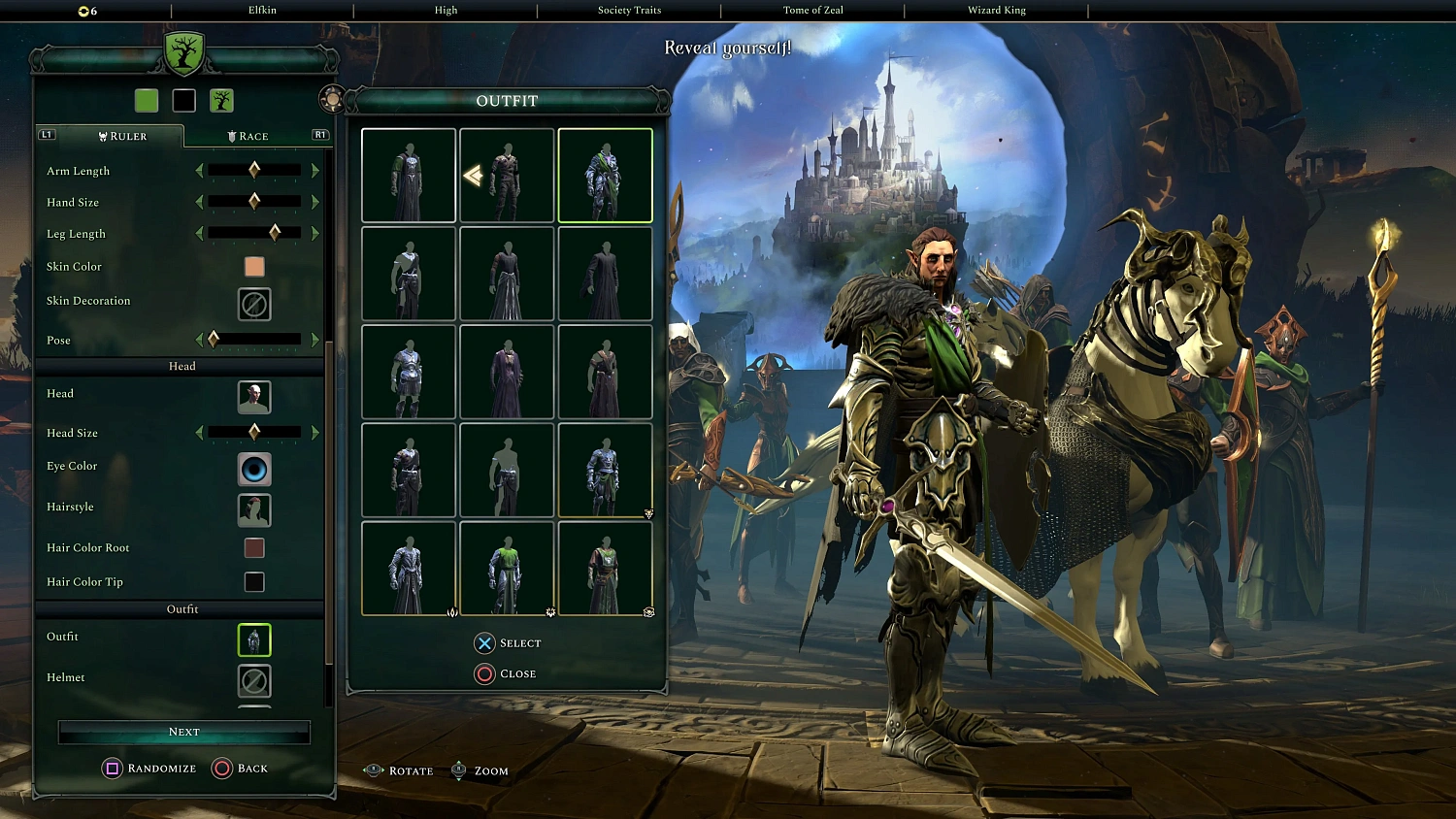1456x819 pixels.
Task: Click the coin icon in the top bar
Action: click(x=83, y=11)
